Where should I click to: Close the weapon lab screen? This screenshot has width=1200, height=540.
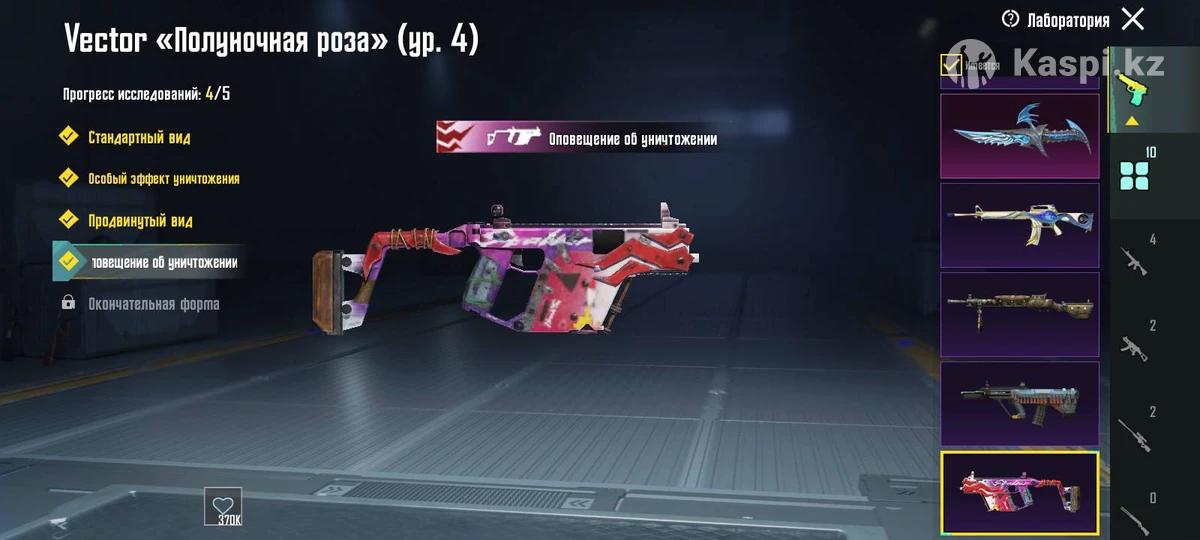pyautogui.click(x=1133, y=19)
